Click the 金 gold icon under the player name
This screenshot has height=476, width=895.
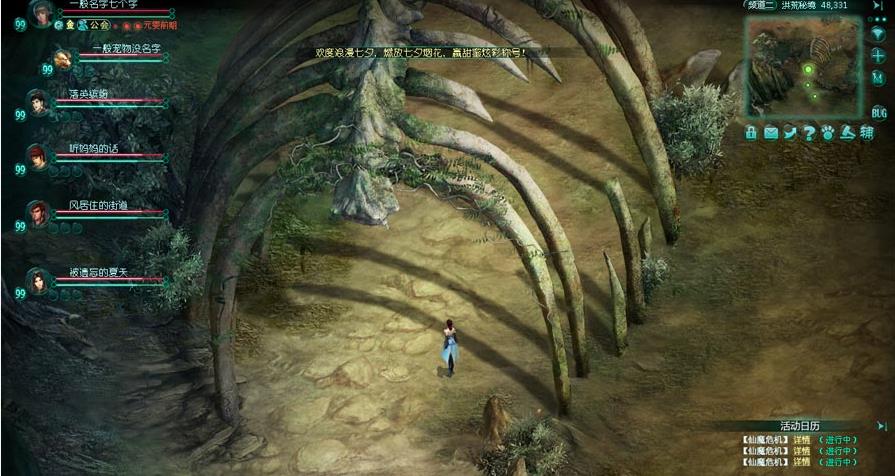point(71,24)
